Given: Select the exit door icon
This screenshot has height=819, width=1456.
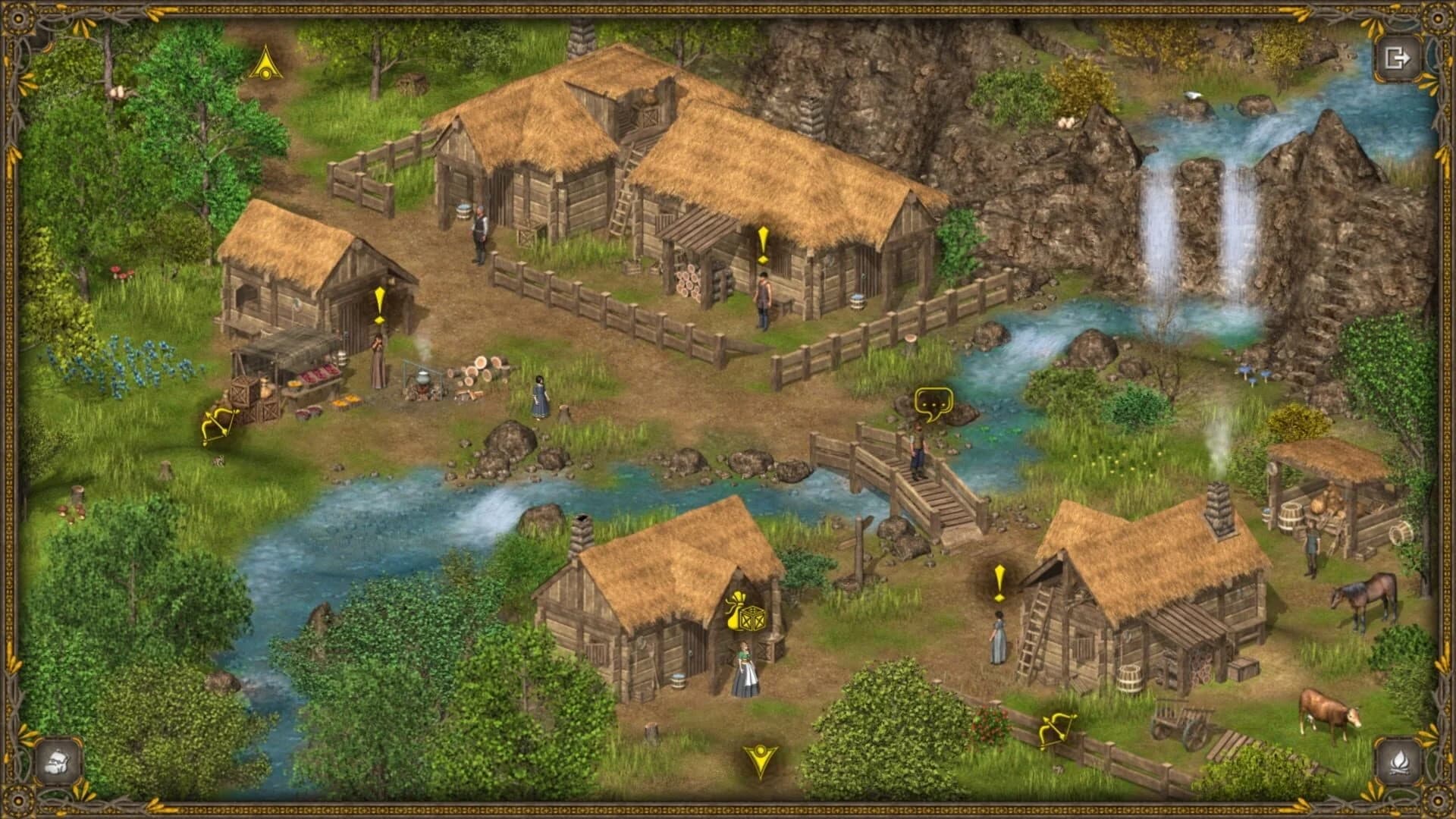Looking at the screenshot, I should (x=1401, y=57).
